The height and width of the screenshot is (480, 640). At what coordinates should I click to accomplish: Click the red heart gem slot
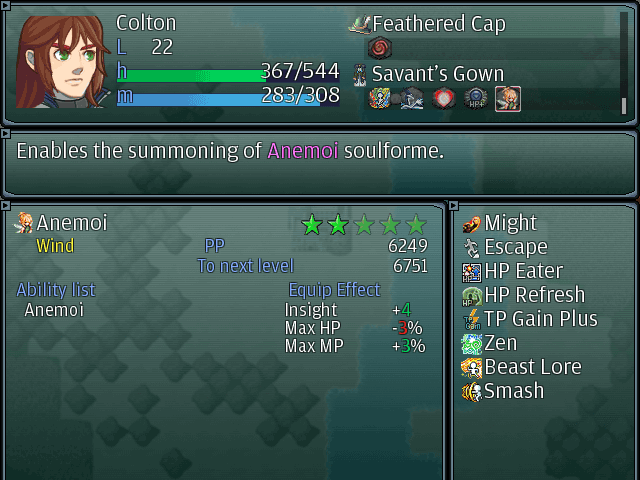point(444,98)
